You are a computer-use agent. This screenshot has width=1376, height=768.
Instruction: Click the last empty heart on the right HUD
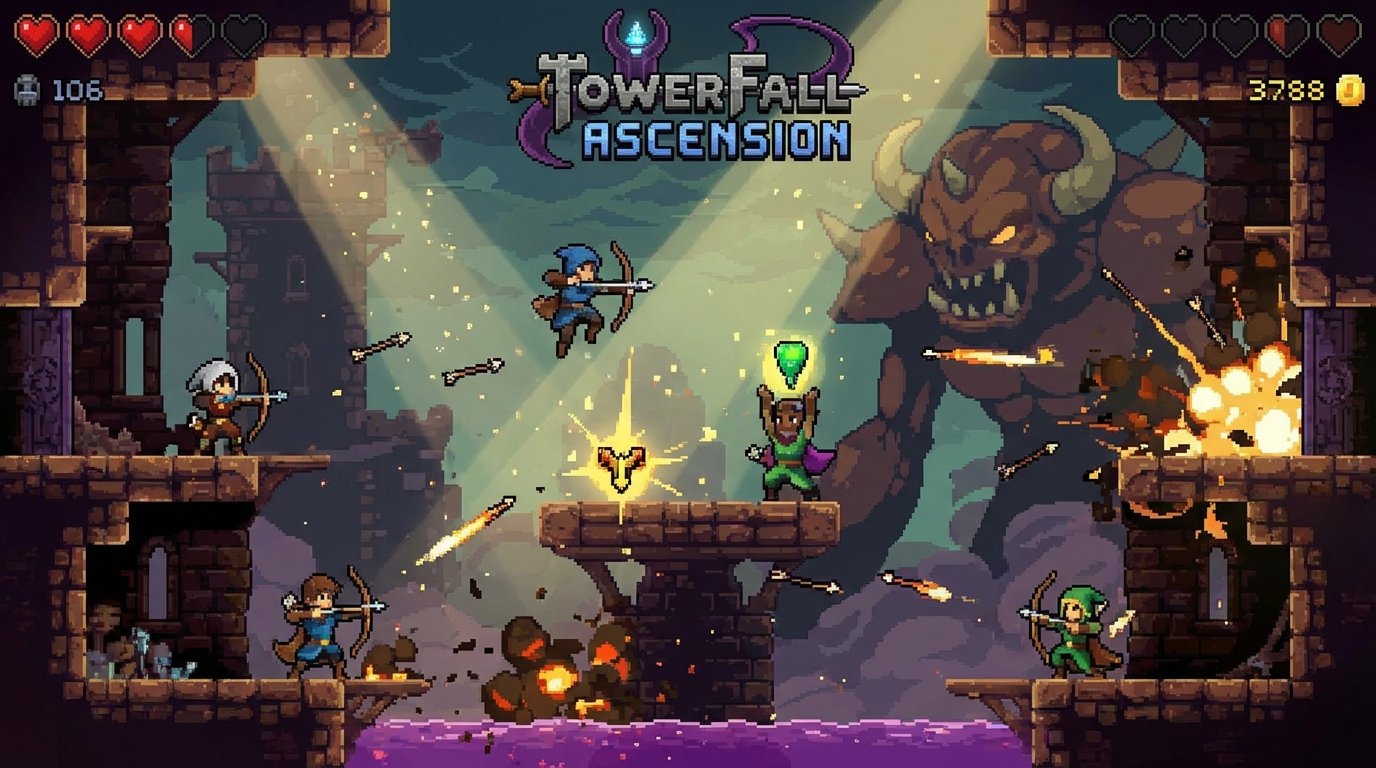1236,33
